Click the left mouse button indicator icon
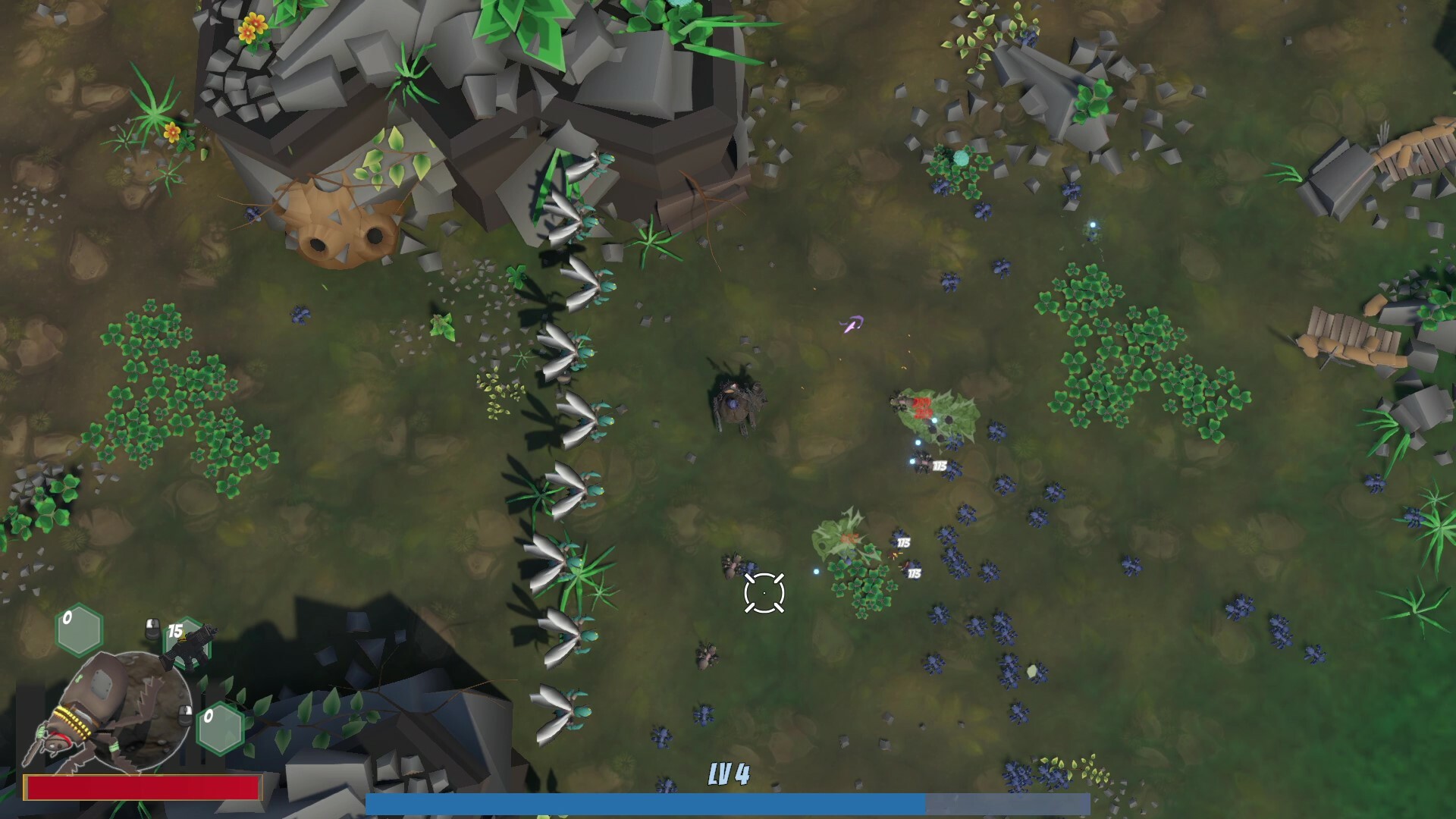This screenshot has width=1456, height=819. click(x=152, y=629)
